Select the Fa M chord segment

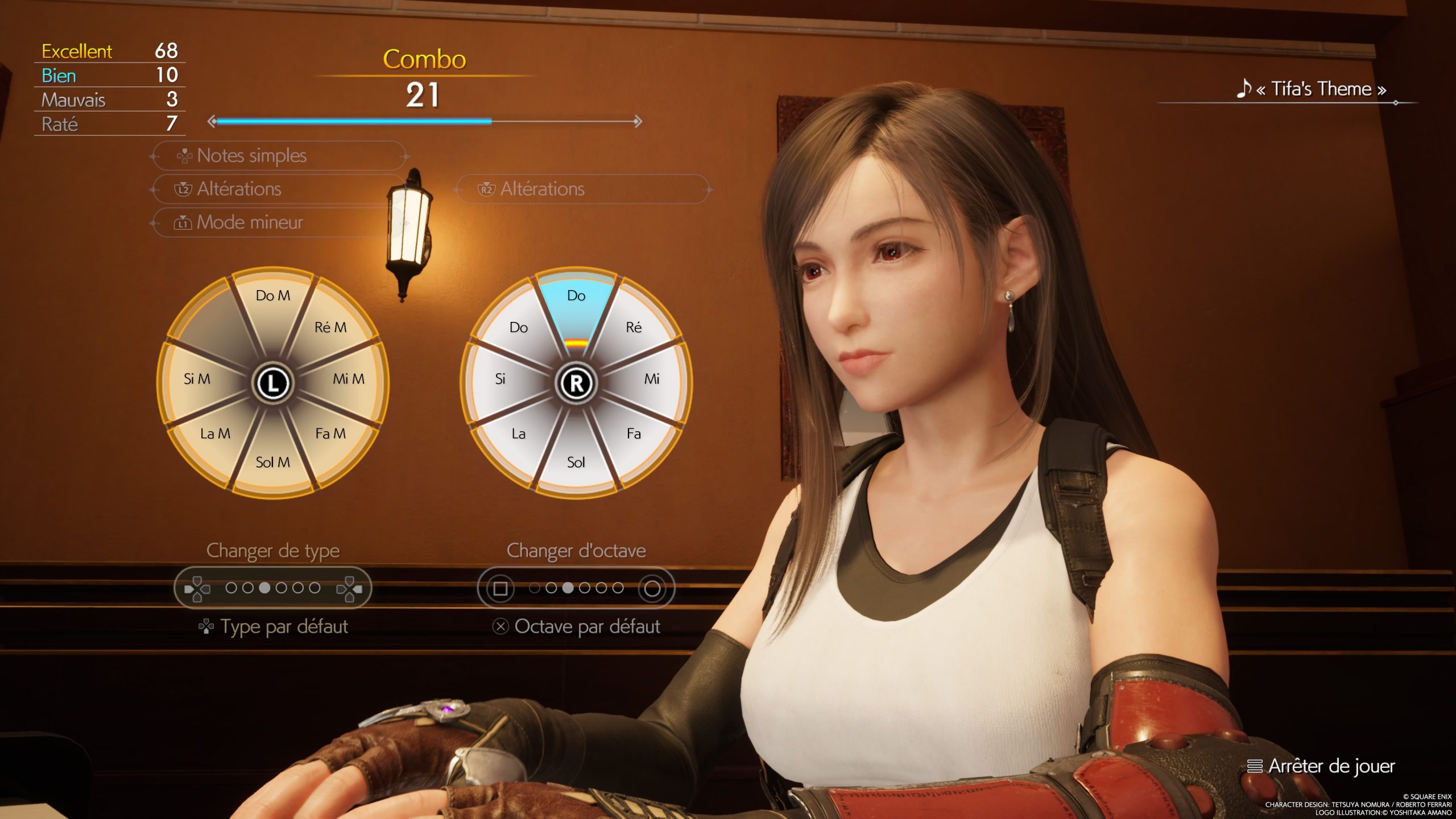(330, 434)
